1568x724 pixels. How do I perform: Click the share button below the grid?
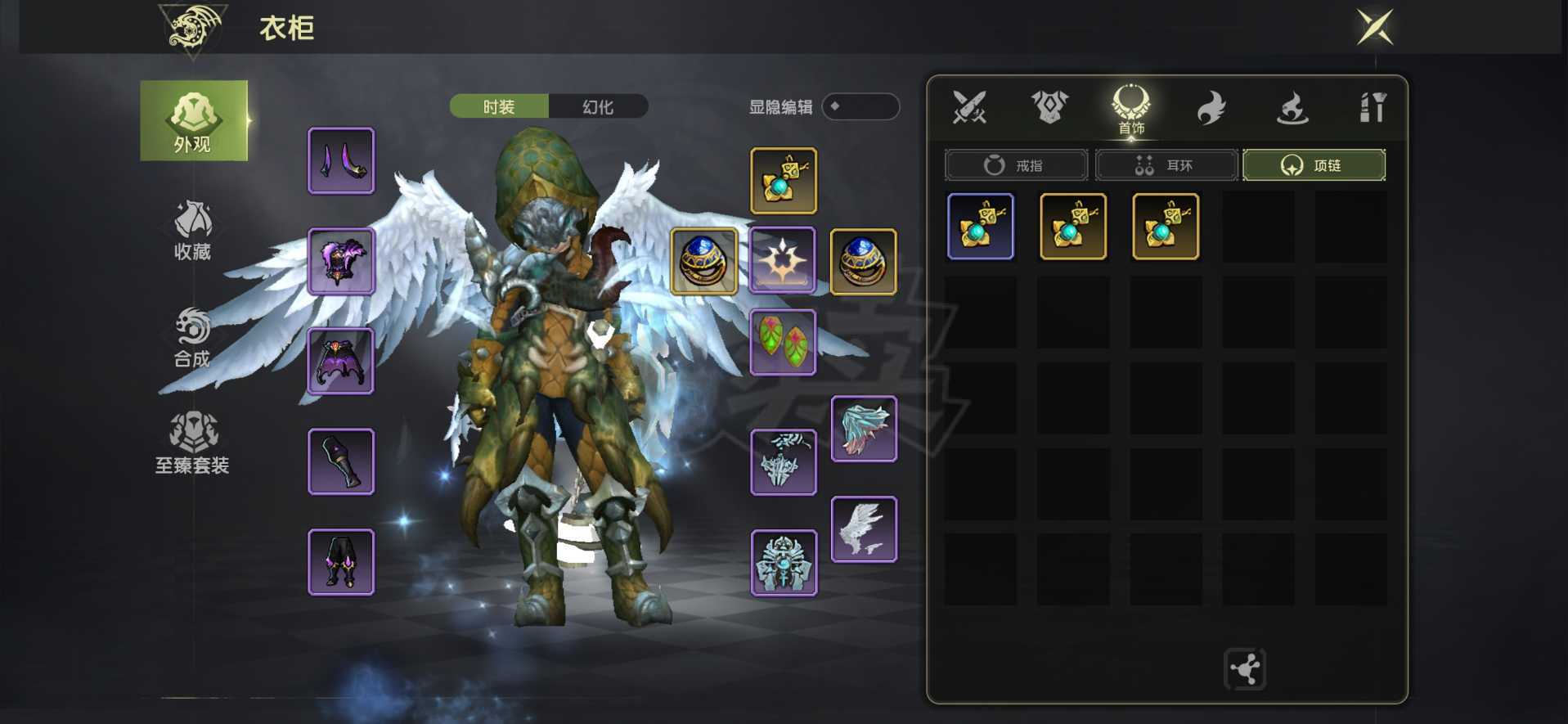click(x=1244, y=669)
